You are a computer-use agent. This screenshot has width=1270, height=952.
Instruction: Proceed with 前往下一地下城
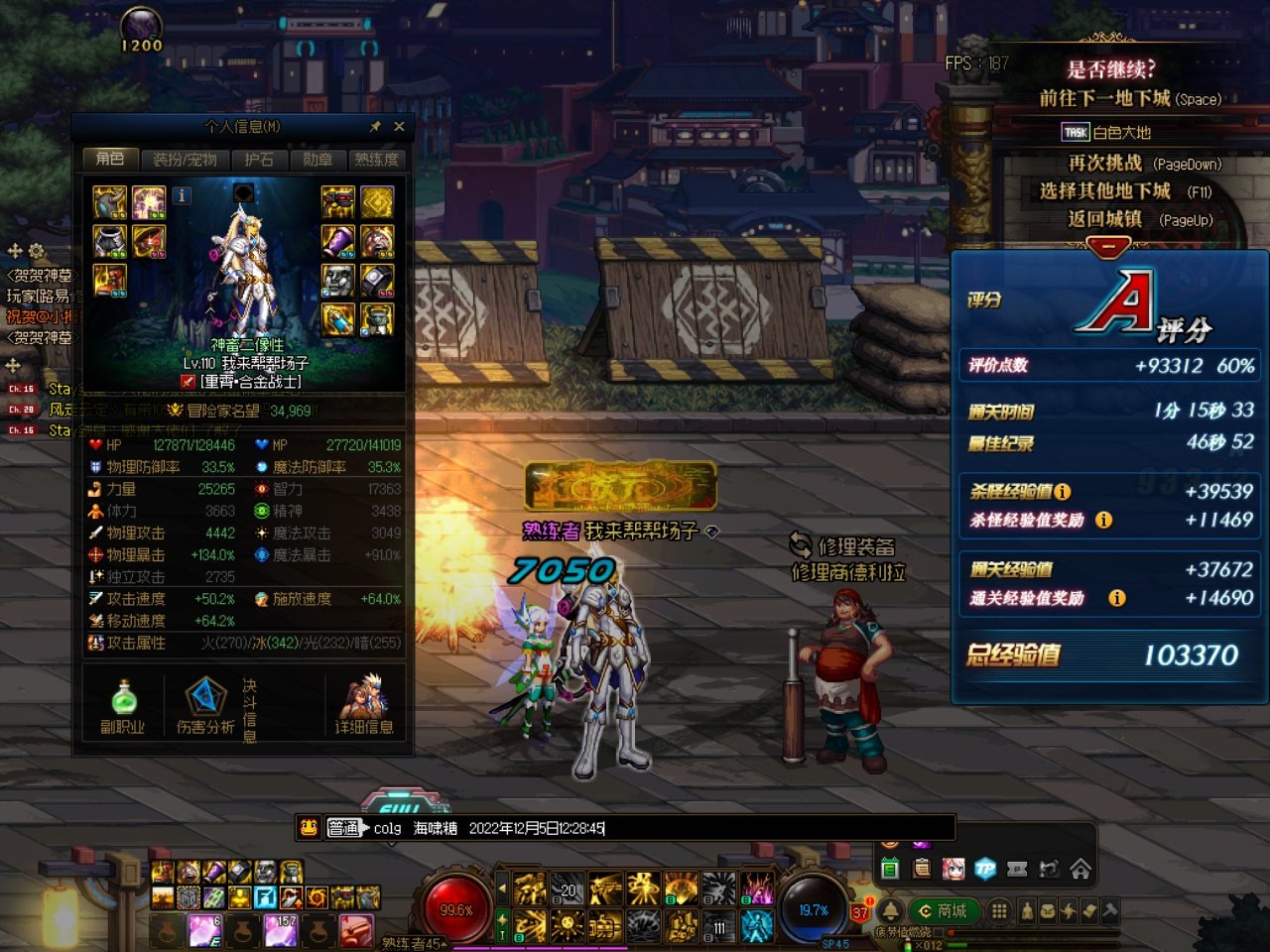(x=1105, y=98)
